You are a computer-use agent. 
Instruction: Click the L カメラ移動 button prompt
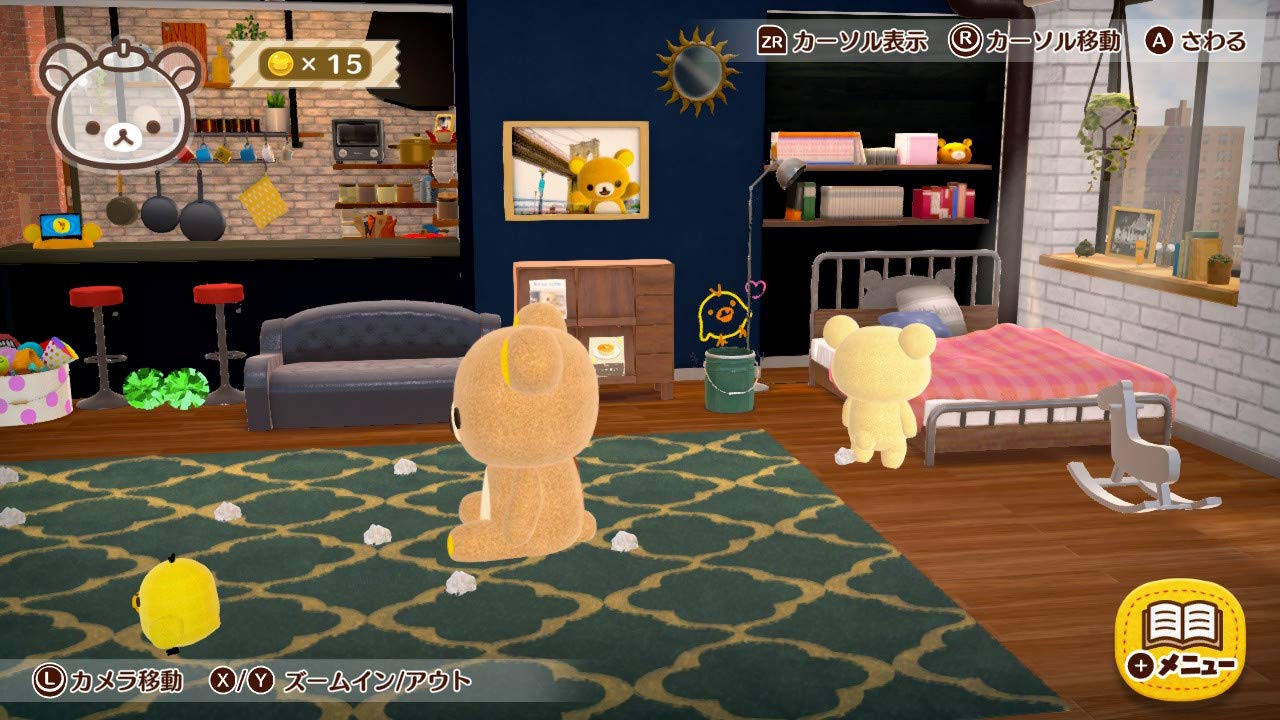pos(113,679)
